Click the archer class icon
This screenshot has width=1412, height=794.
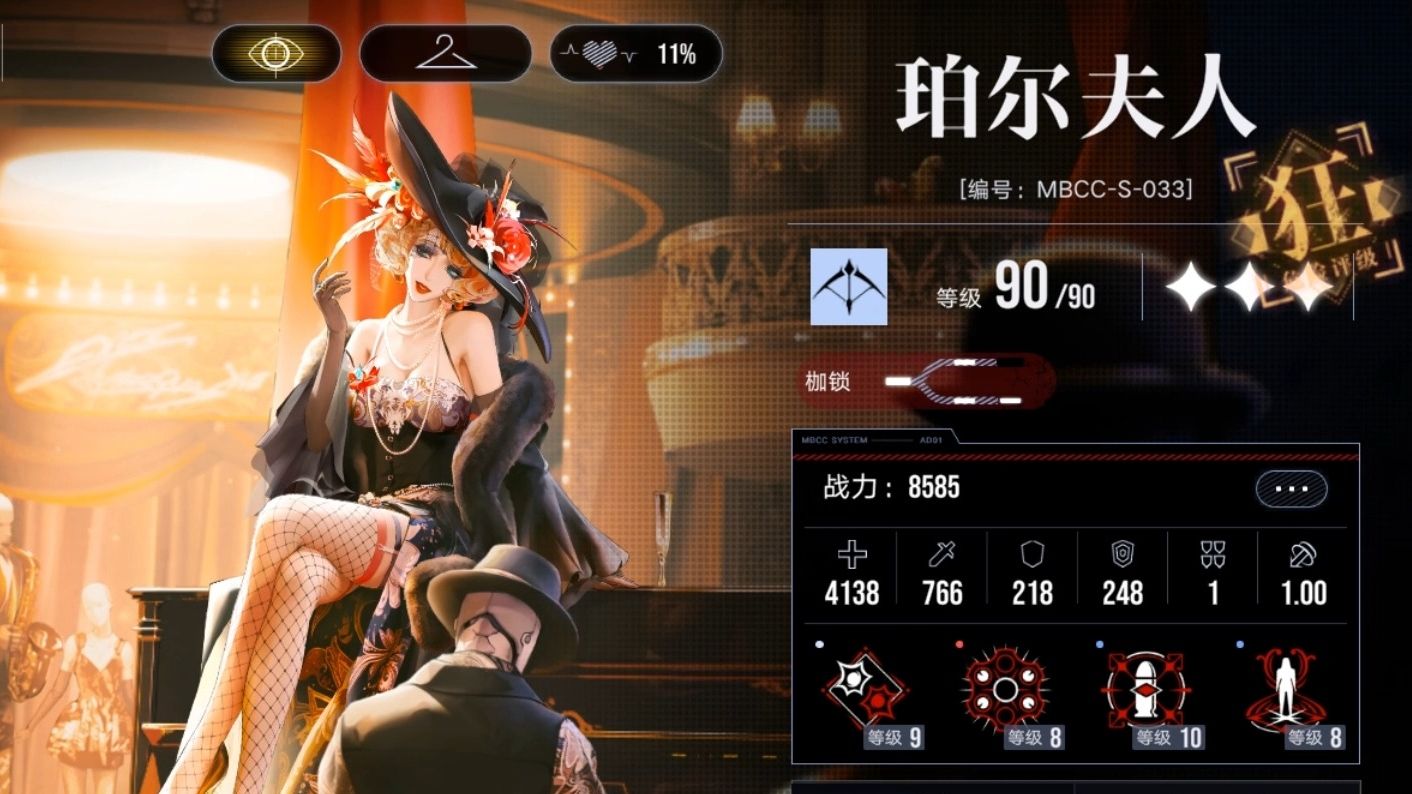tap(848, 286)
